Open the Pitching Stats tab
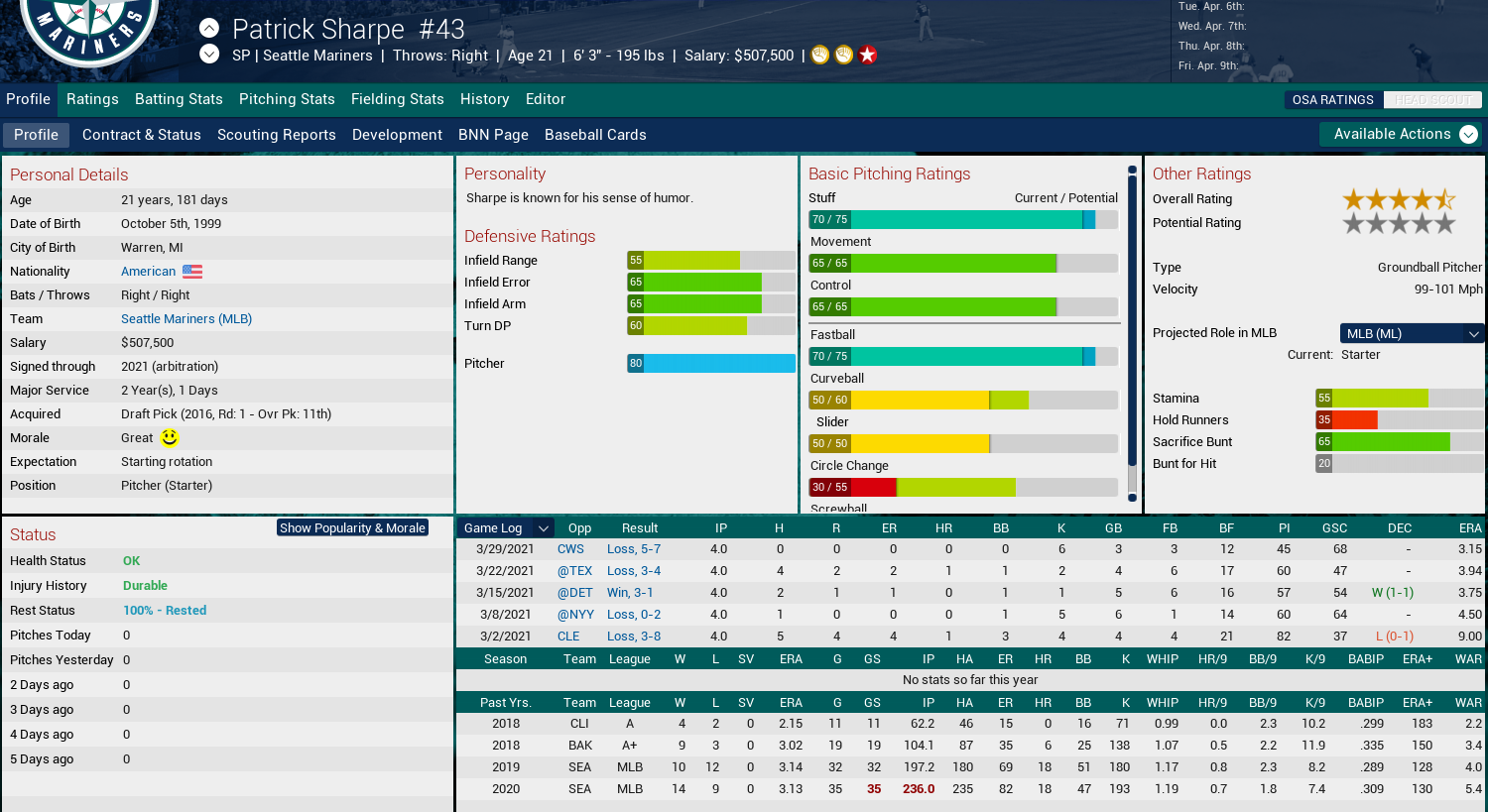 [x=287, y=99]
